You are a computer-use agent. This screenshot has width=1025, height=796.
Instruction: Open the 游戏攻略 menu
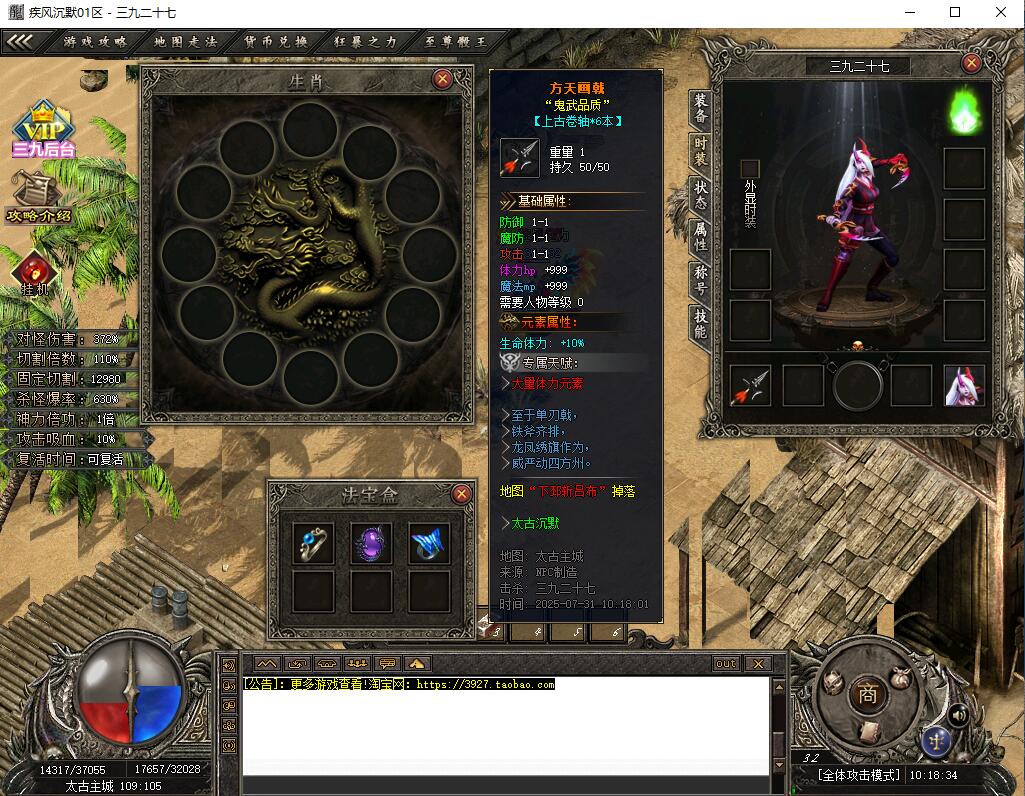[95, 42]
